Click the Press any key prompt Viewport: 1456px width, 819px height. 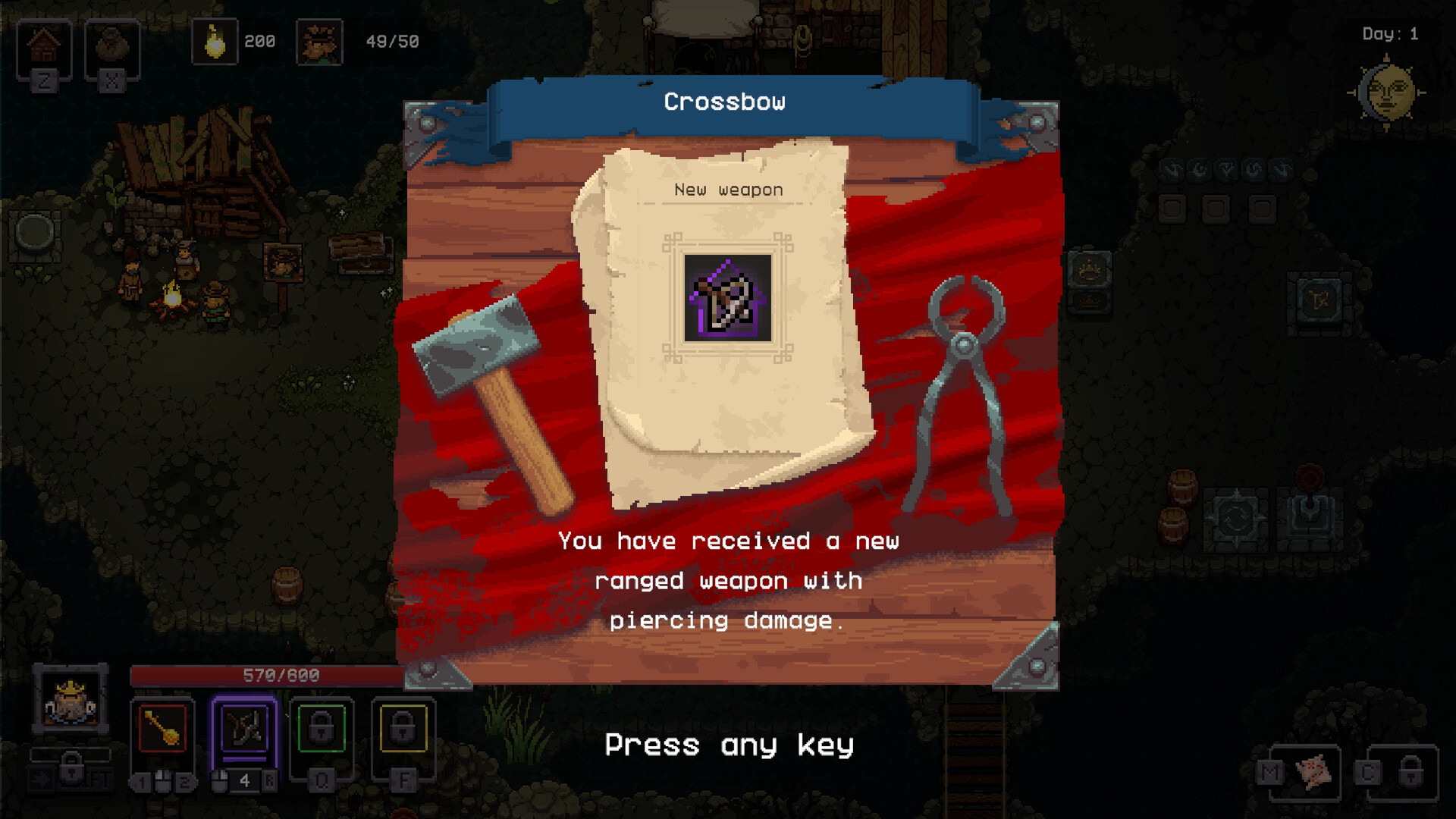coord(730,745)
